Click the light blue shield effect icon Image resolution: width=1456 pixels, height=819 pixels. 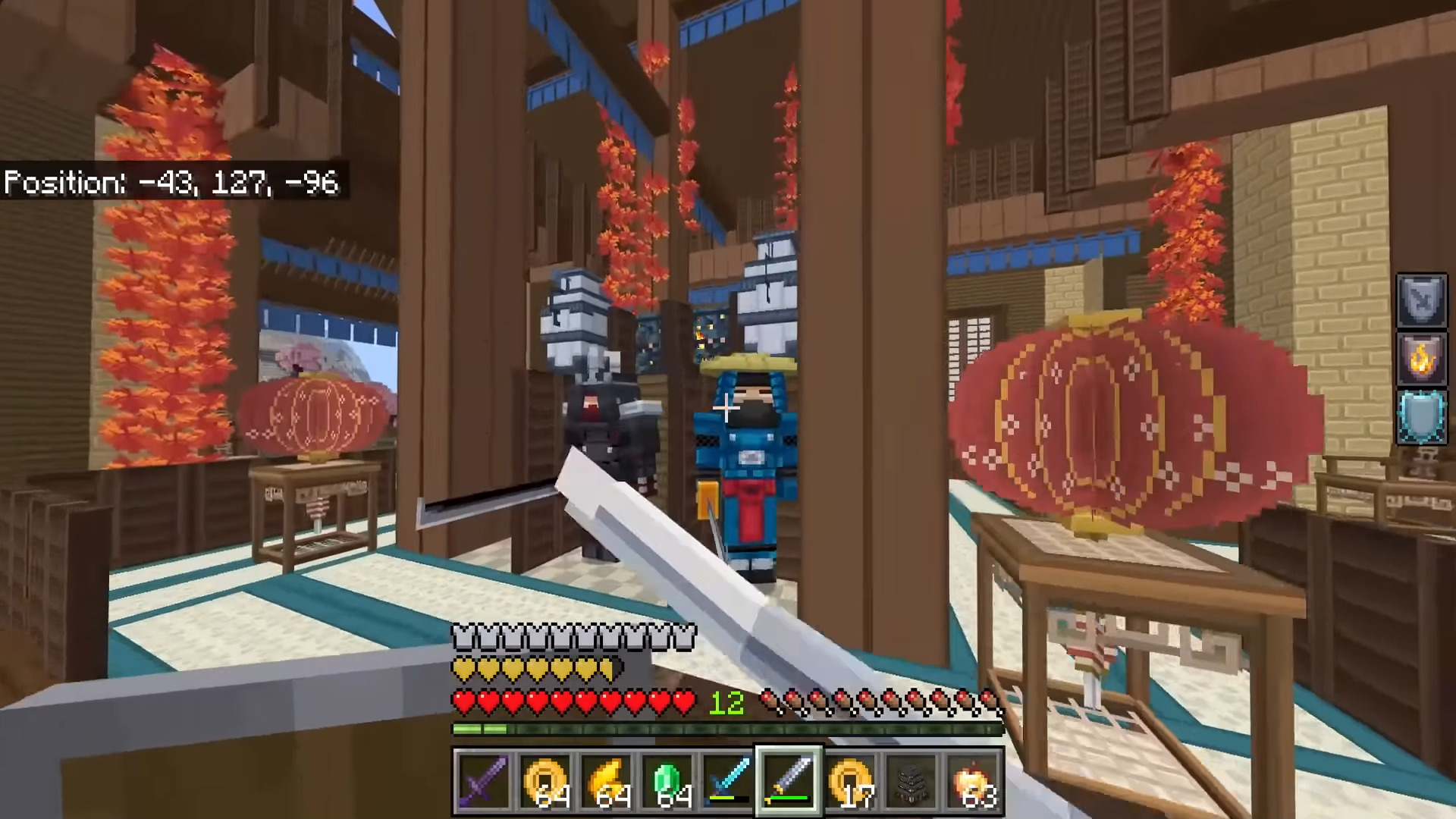[1421, 417]
